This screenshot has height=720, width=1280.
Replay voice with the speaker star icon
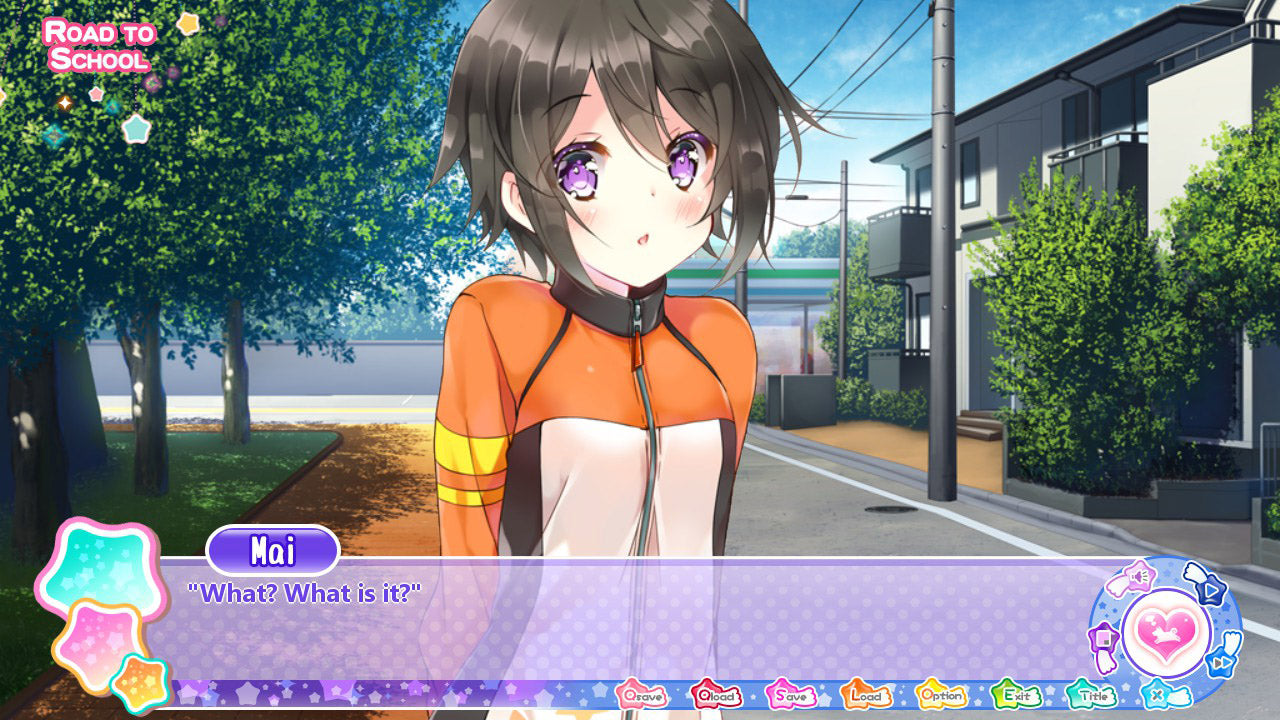(x=1138, y=577)
